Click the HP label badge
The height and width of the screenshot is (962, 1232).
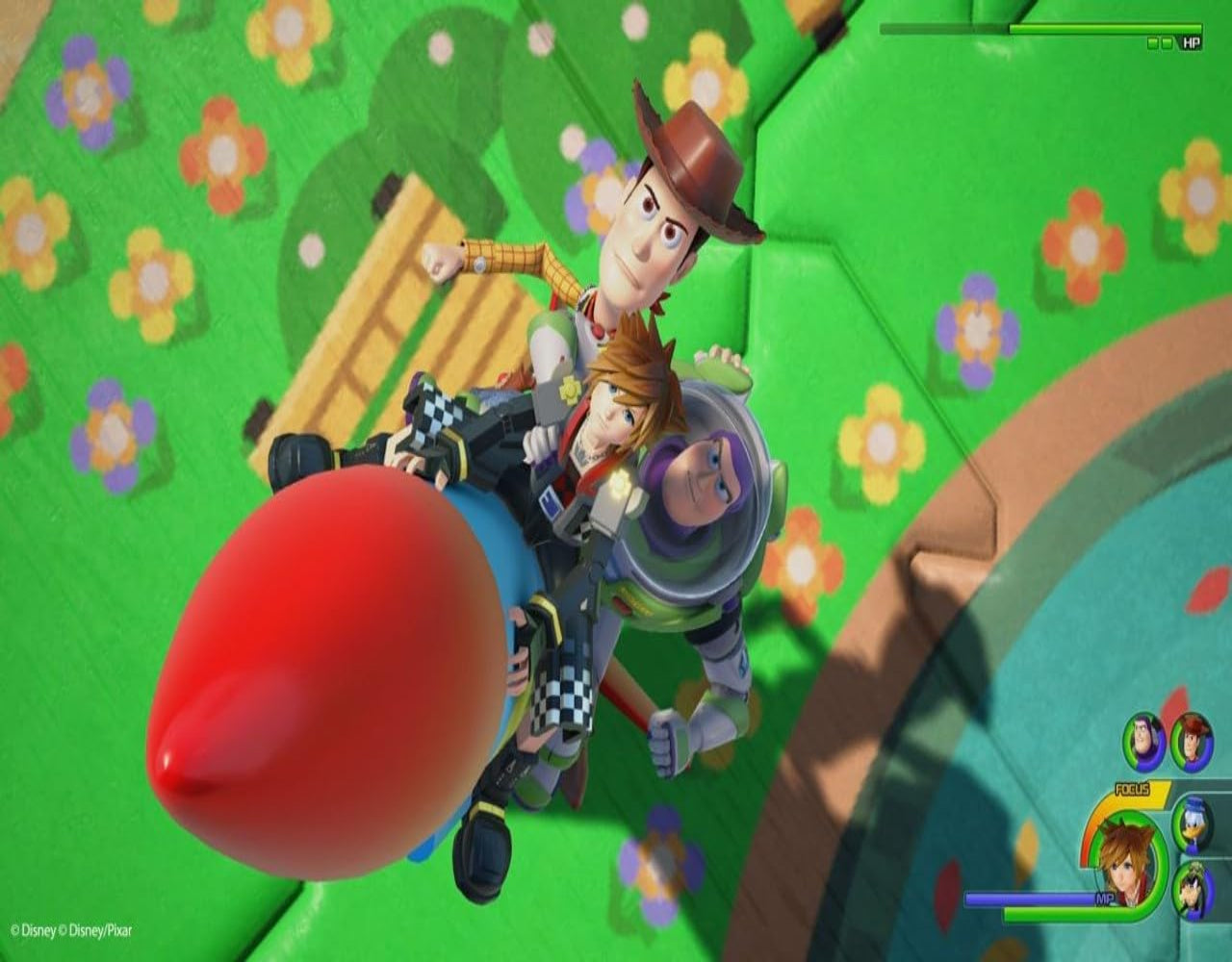pyautogui.click(x=1192, y=43)
